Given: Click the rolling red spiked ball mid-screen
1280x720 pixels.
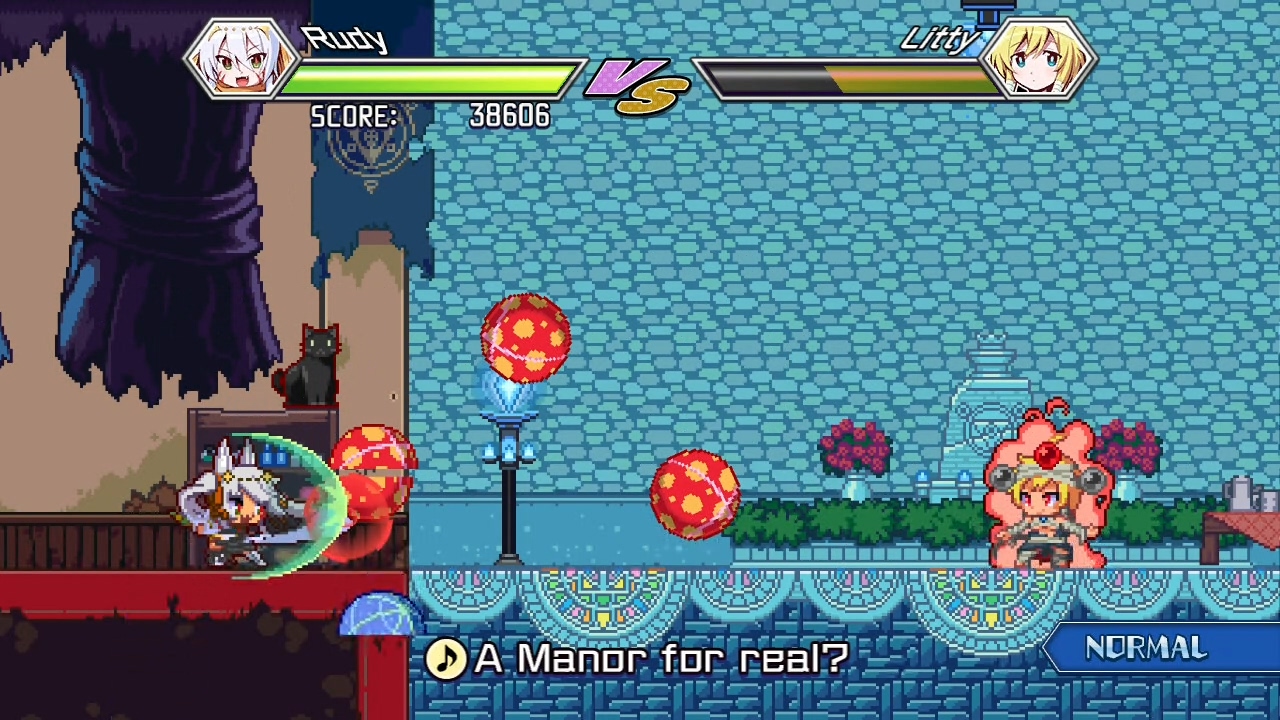Looking at the screenshot, I should tap(697, 495).
